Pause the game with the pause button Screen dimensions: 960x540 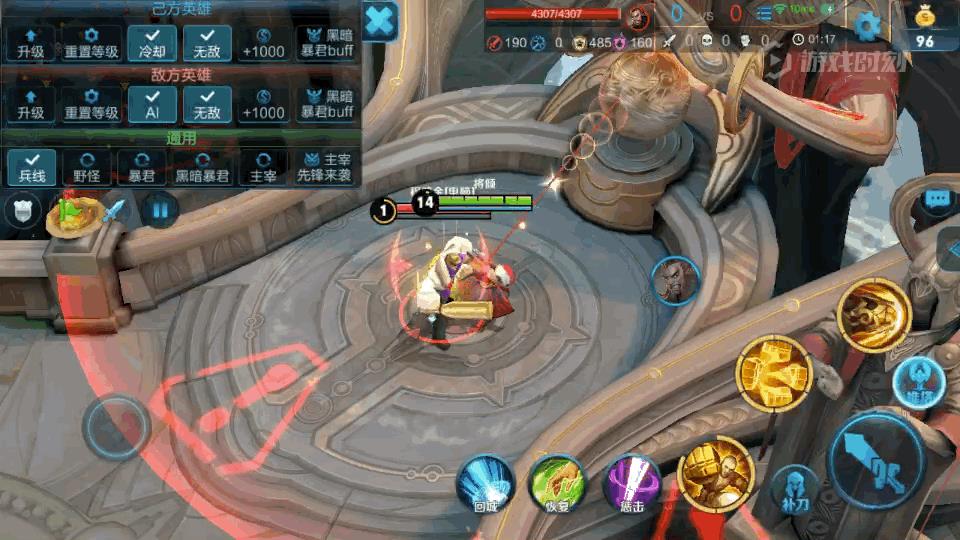(x=159, y=210)
